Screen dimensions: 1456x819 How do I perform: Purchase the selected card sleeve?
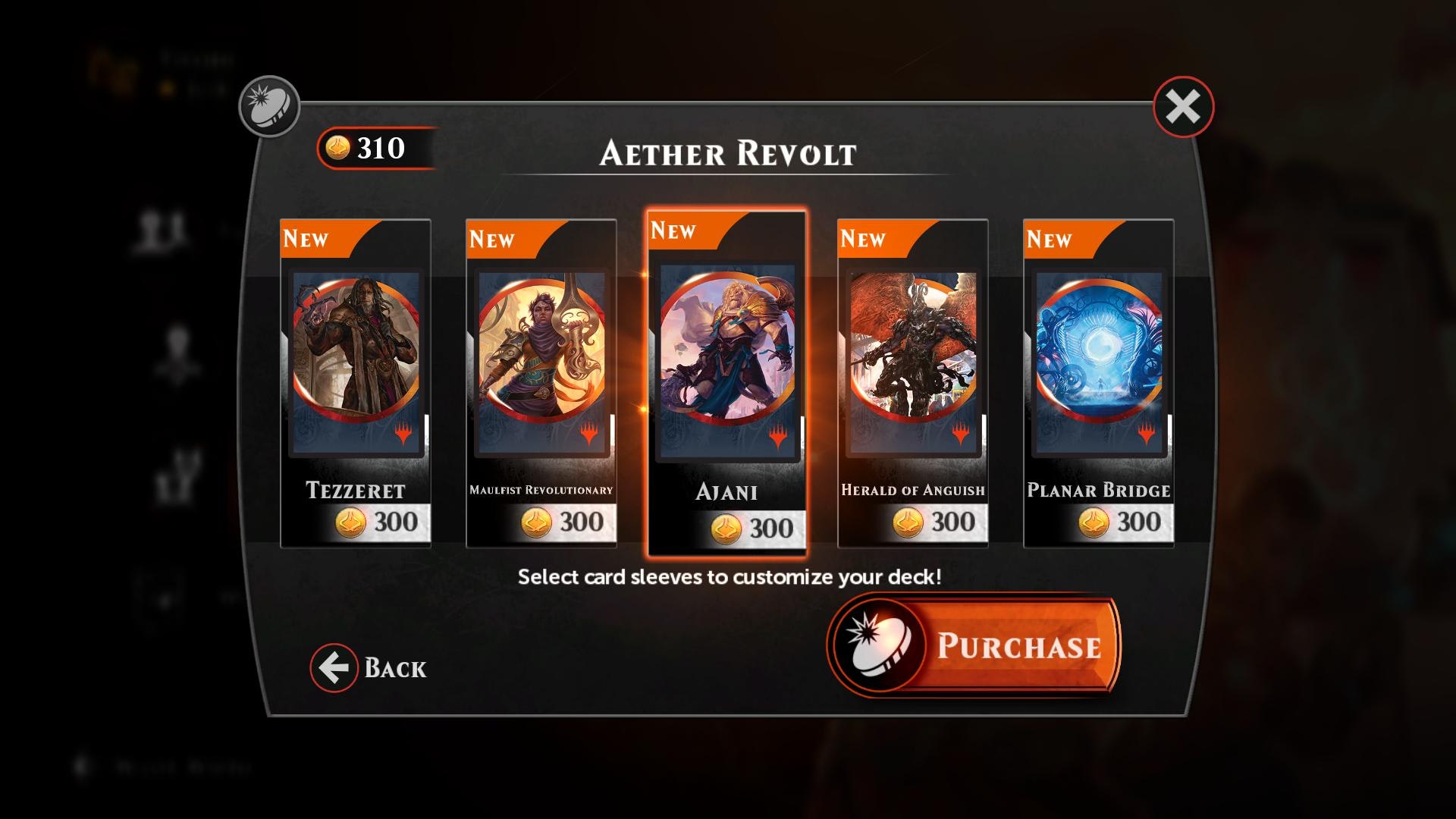(x=974, y=645)
